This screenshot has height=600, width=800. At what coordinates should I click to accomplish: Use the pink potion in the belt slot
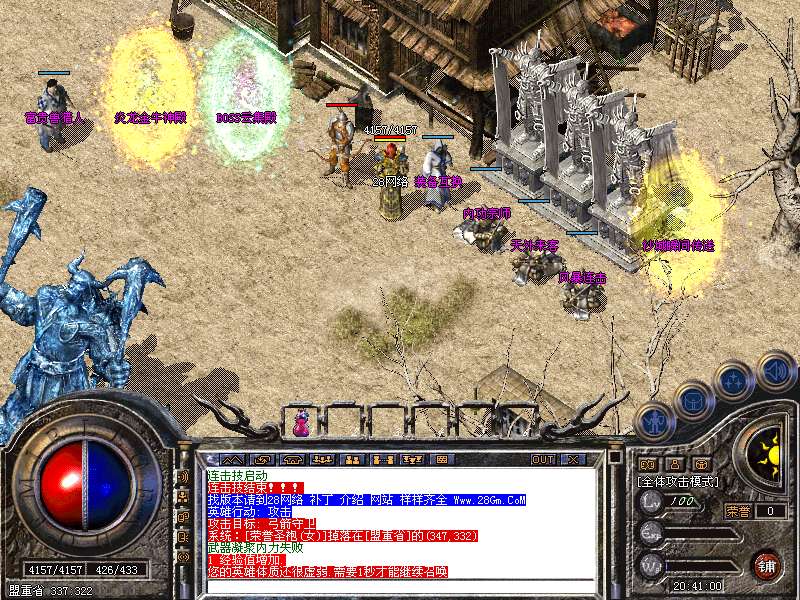[300, 423]
